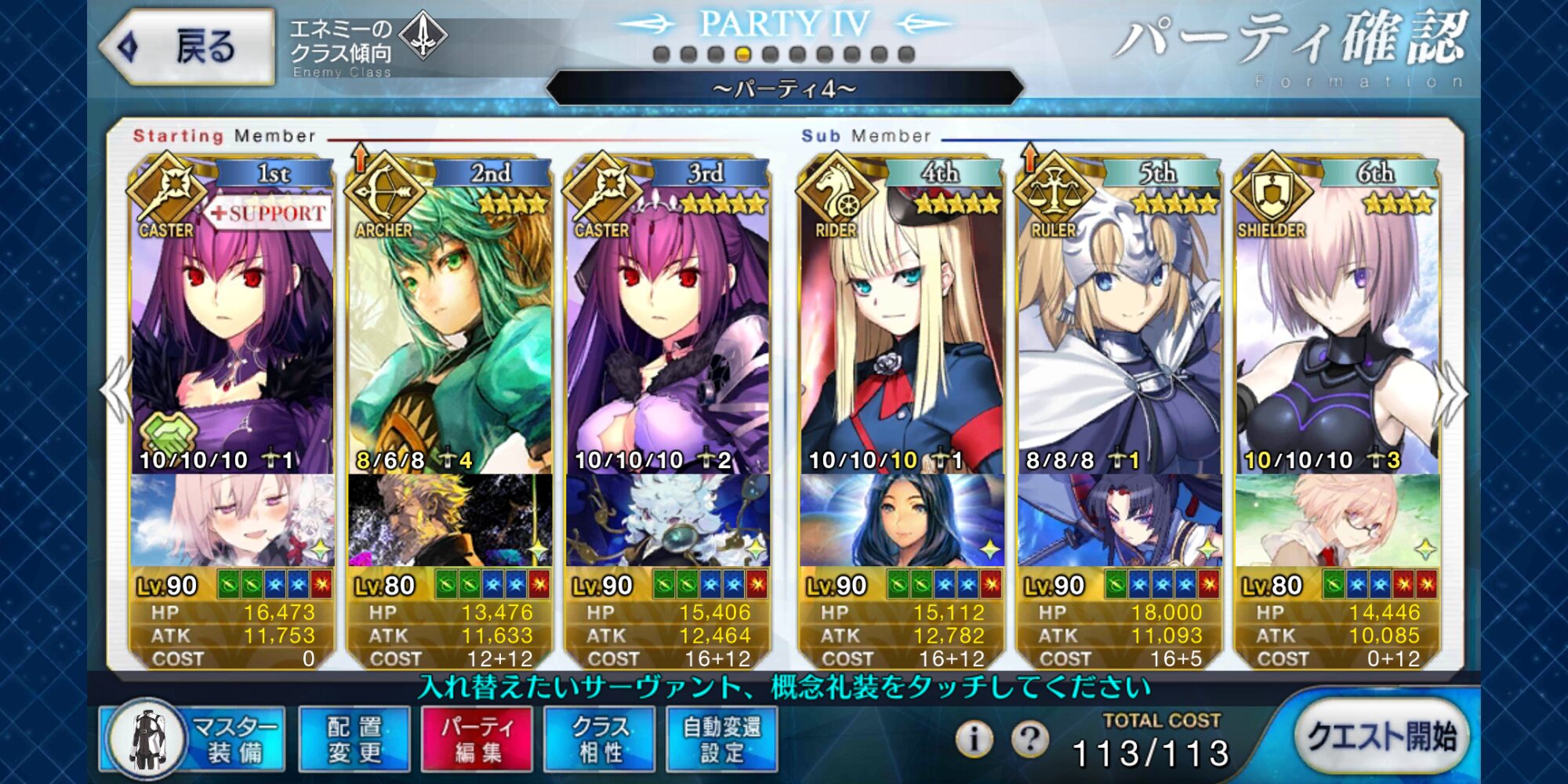
Task: Click the round info 'i' icon
Action: (x=974, y=738)
